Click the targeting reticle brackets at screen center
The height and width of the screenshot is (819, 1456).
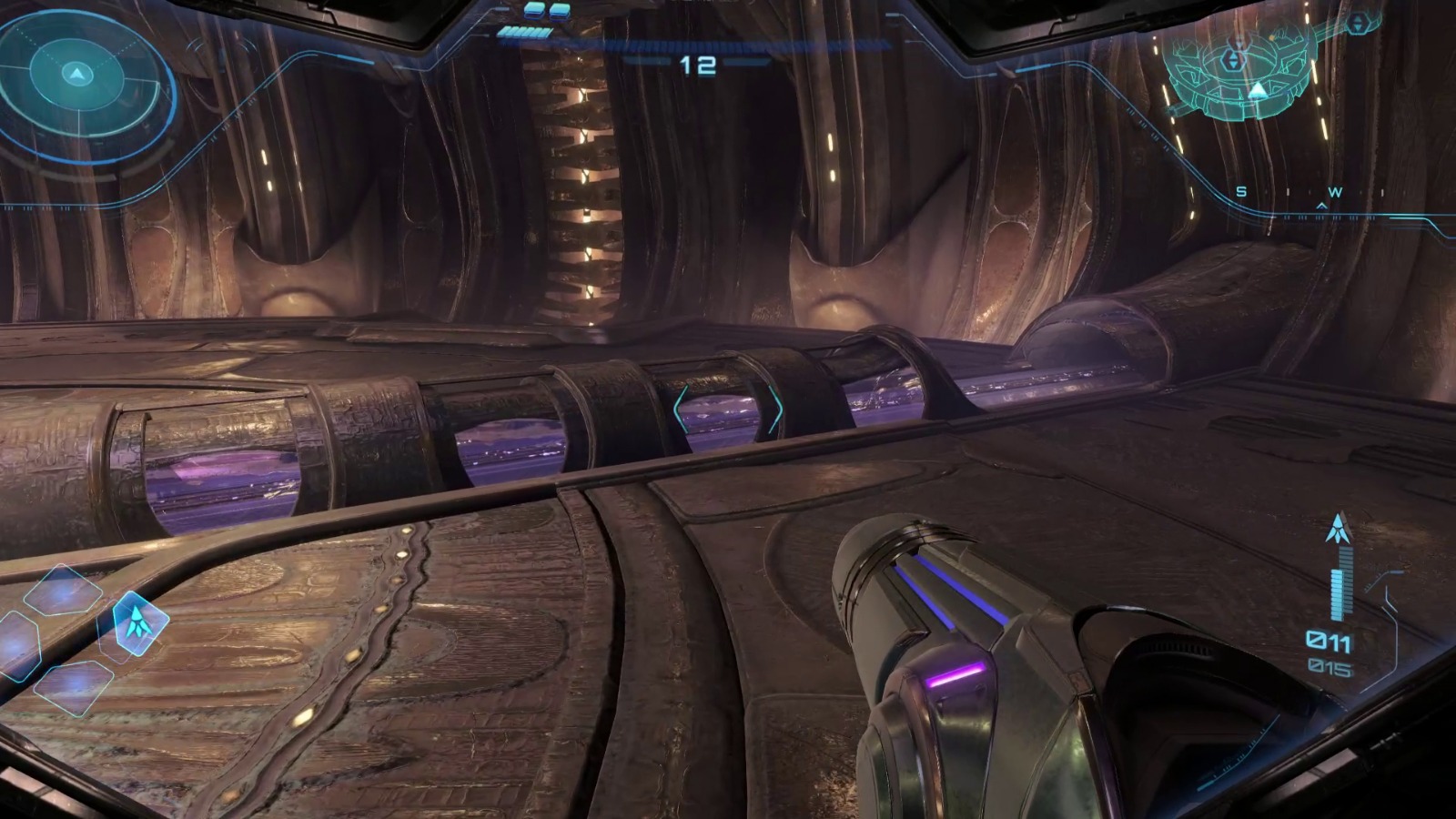(x=728, y=409)
